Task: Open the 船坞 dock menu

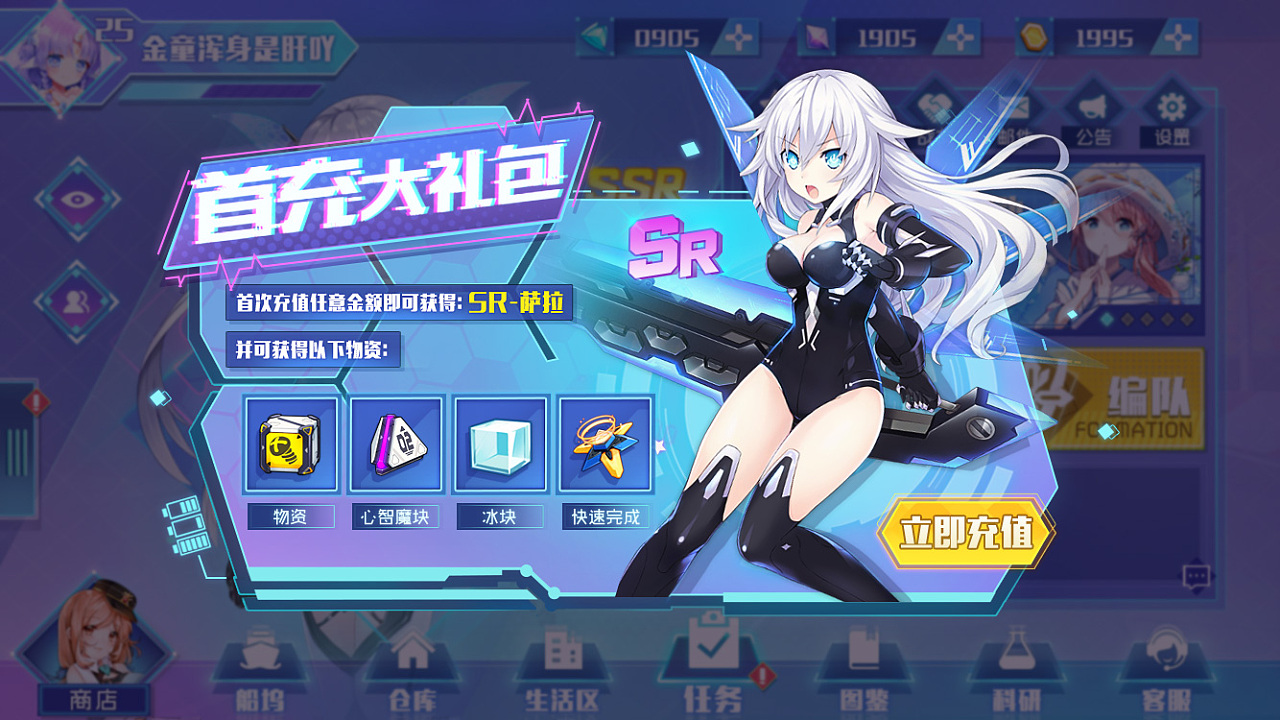Action: pos(258,670)
